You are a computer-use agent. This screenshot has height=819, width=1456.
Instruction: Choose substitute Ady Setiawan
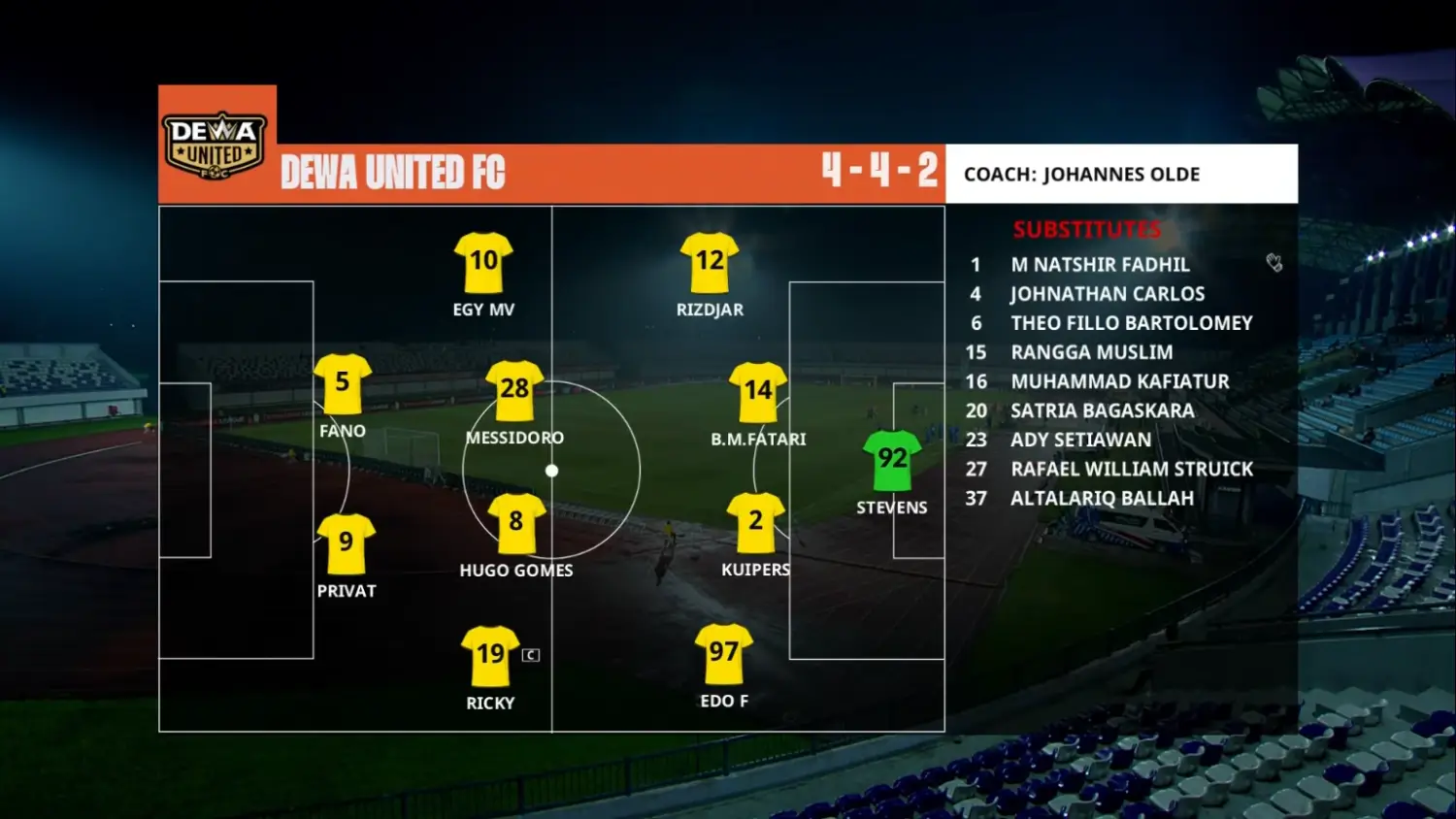[1080, 440]
